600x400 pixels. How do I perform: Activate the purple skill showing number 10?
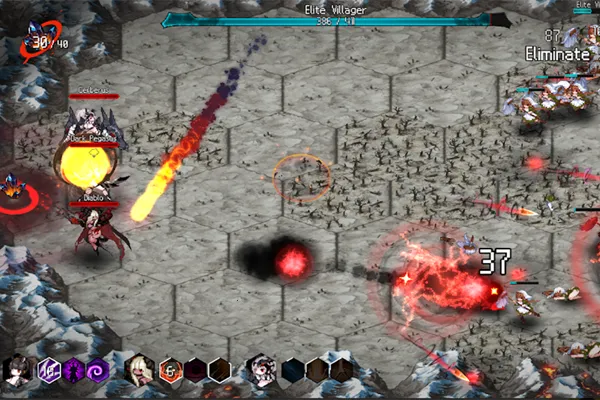pos(47,370)
